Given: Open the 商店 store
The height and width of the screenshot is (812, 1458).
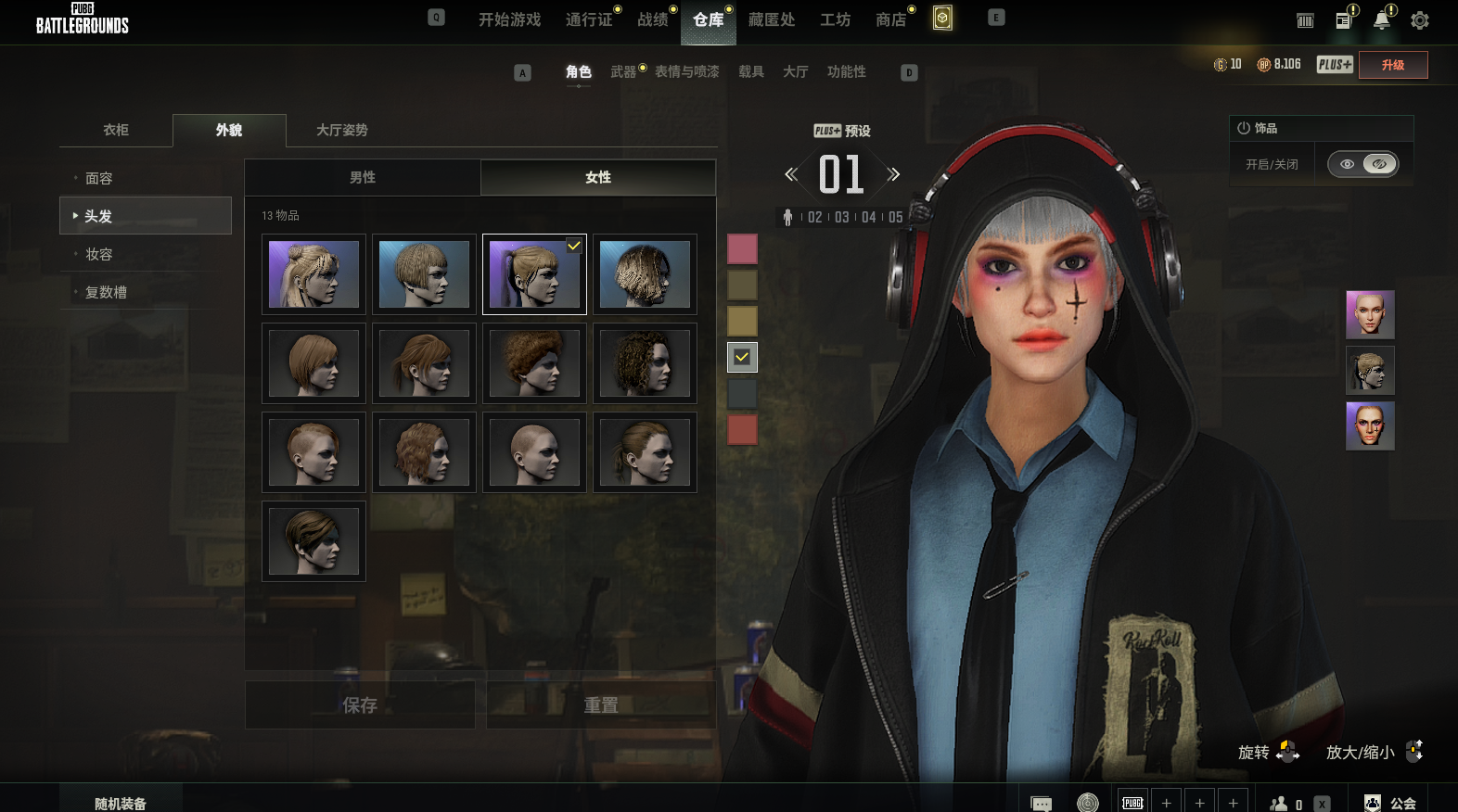Looking at the screenshot, I should 890,19.
